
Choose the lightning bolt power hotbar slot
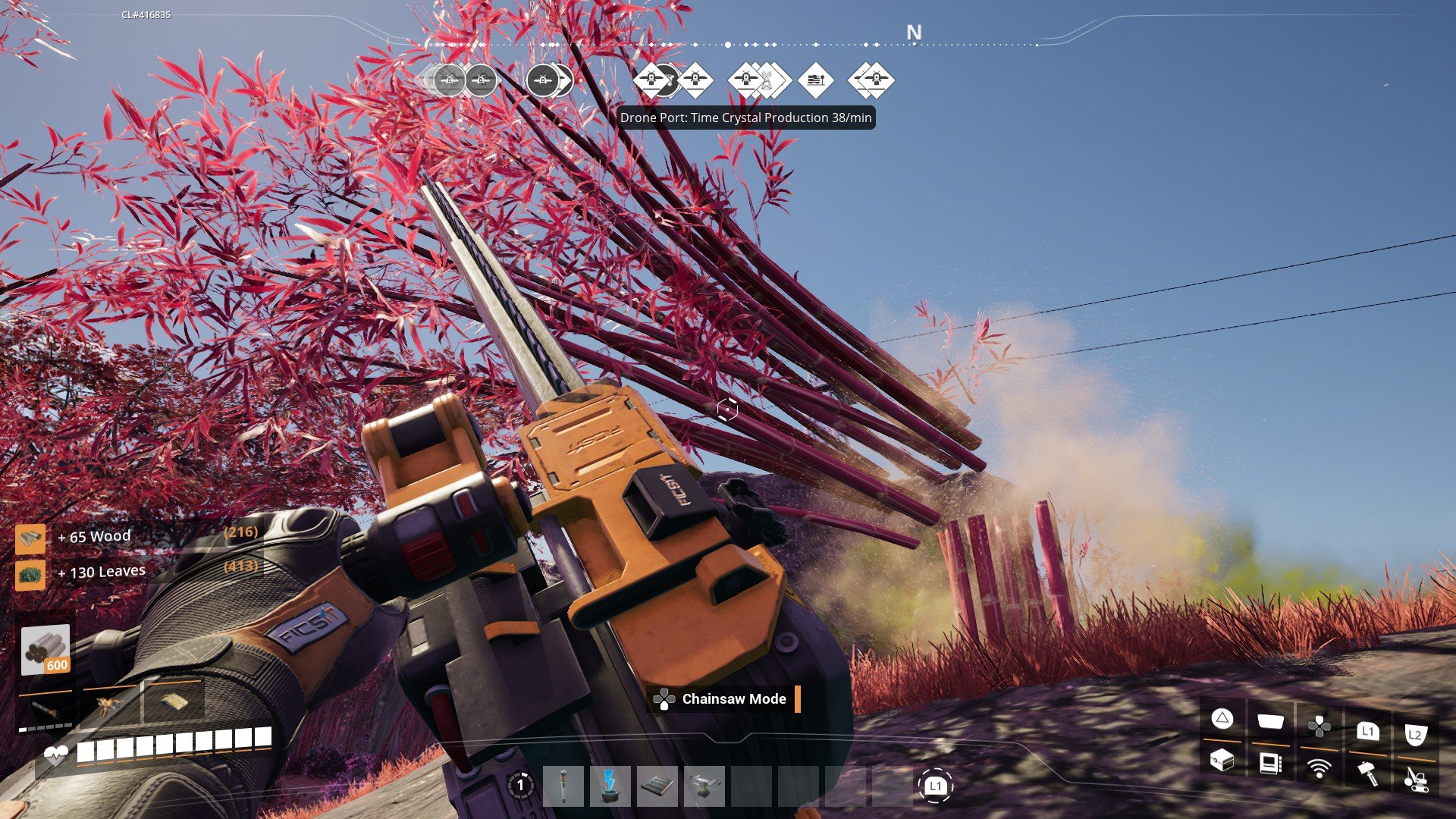610,786
